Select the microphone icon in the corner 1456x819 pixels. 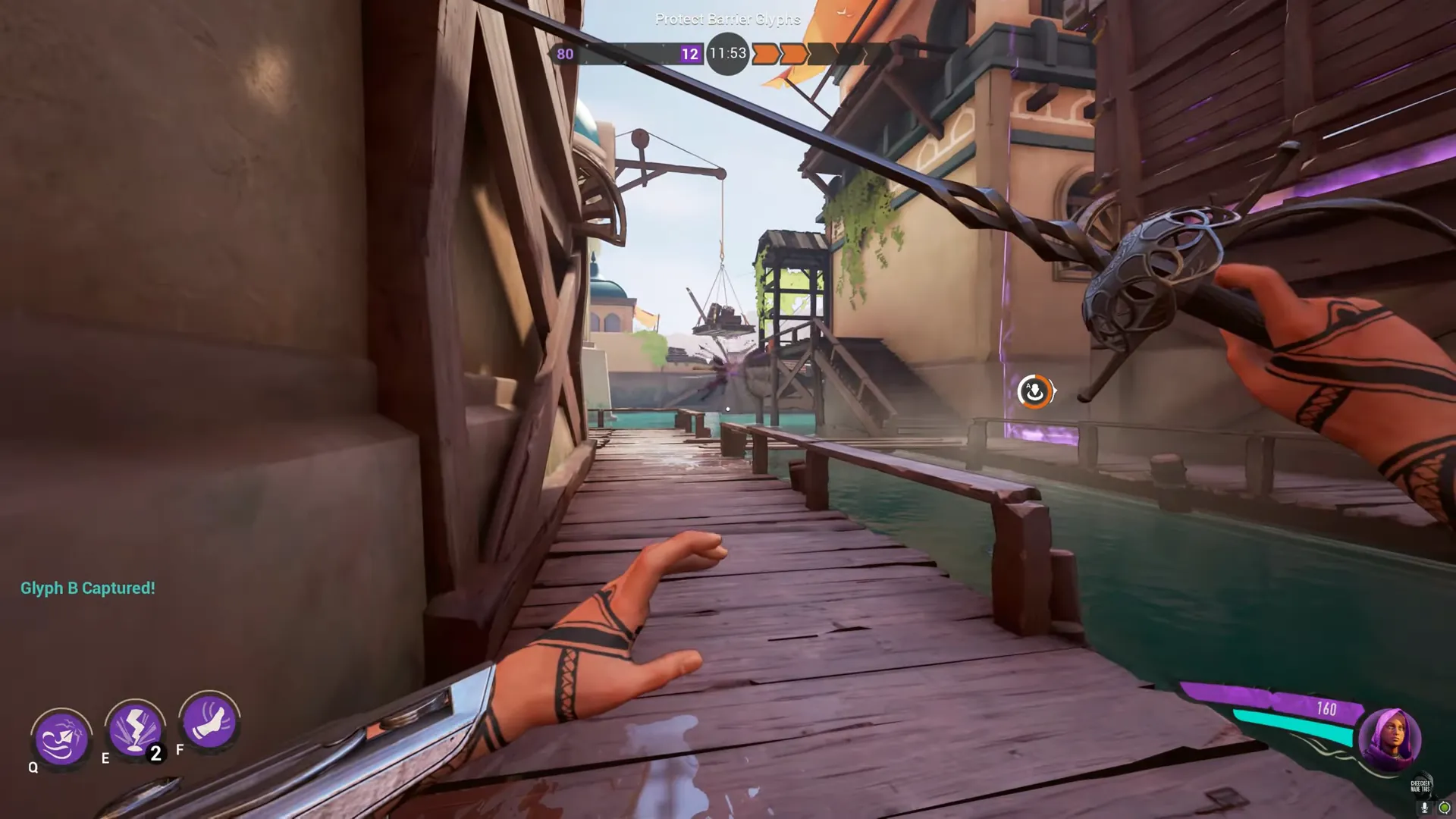tap(1424, 806)
